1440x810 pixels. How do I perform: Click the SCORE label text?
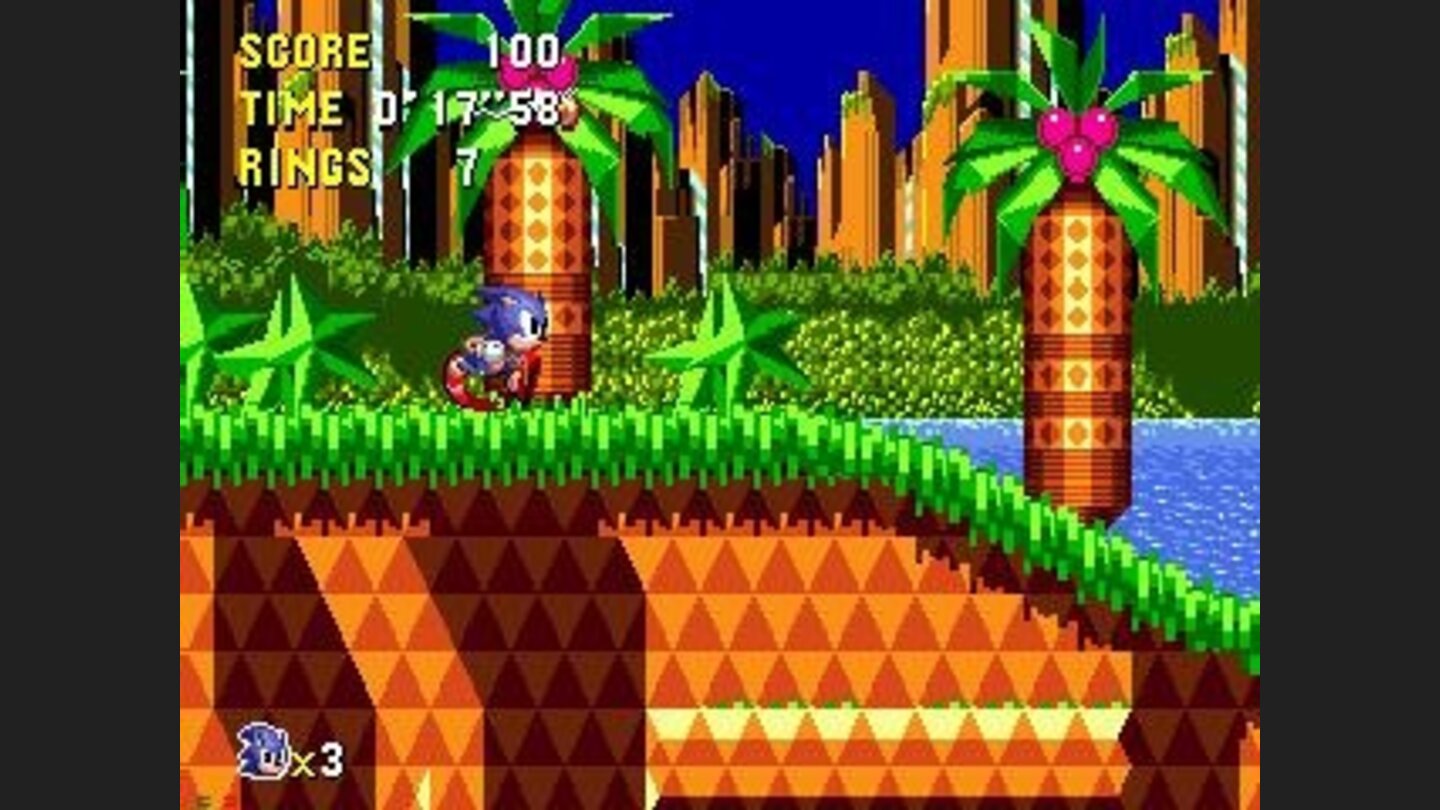pos(305,50)
